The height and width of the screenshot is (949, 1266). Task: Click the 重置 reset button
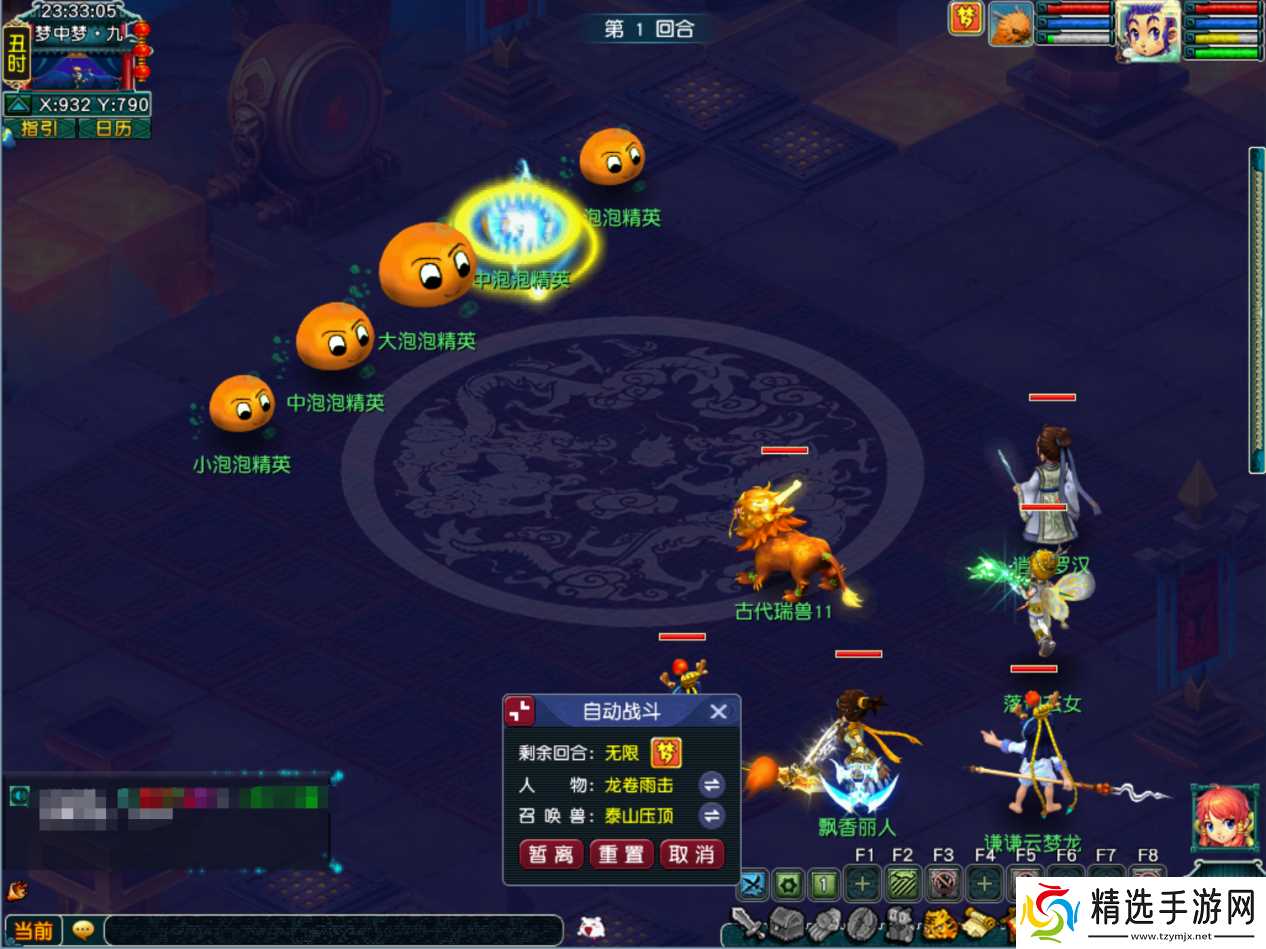621,854
